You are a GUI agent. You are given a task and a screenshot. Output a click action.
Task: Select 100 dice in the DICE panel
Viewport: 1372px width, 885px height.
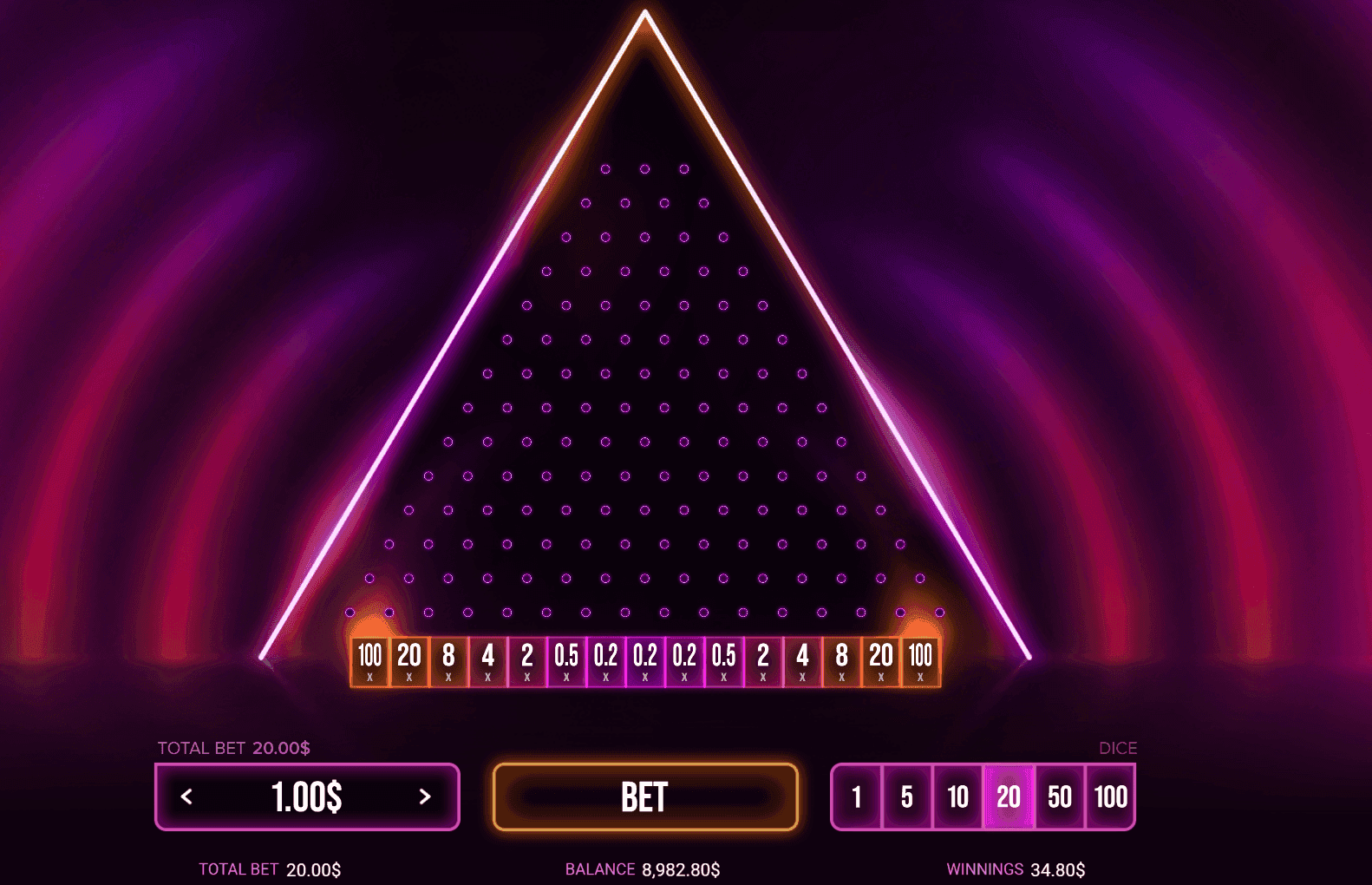click(x=1110, y=796)
